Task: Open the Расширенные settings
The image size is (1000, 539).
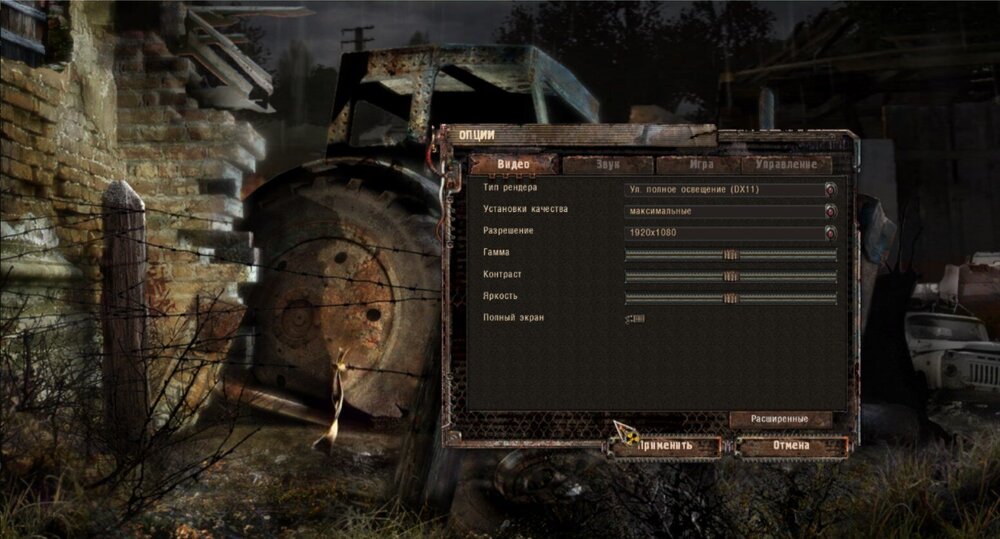Action: (x=781, y=420)
